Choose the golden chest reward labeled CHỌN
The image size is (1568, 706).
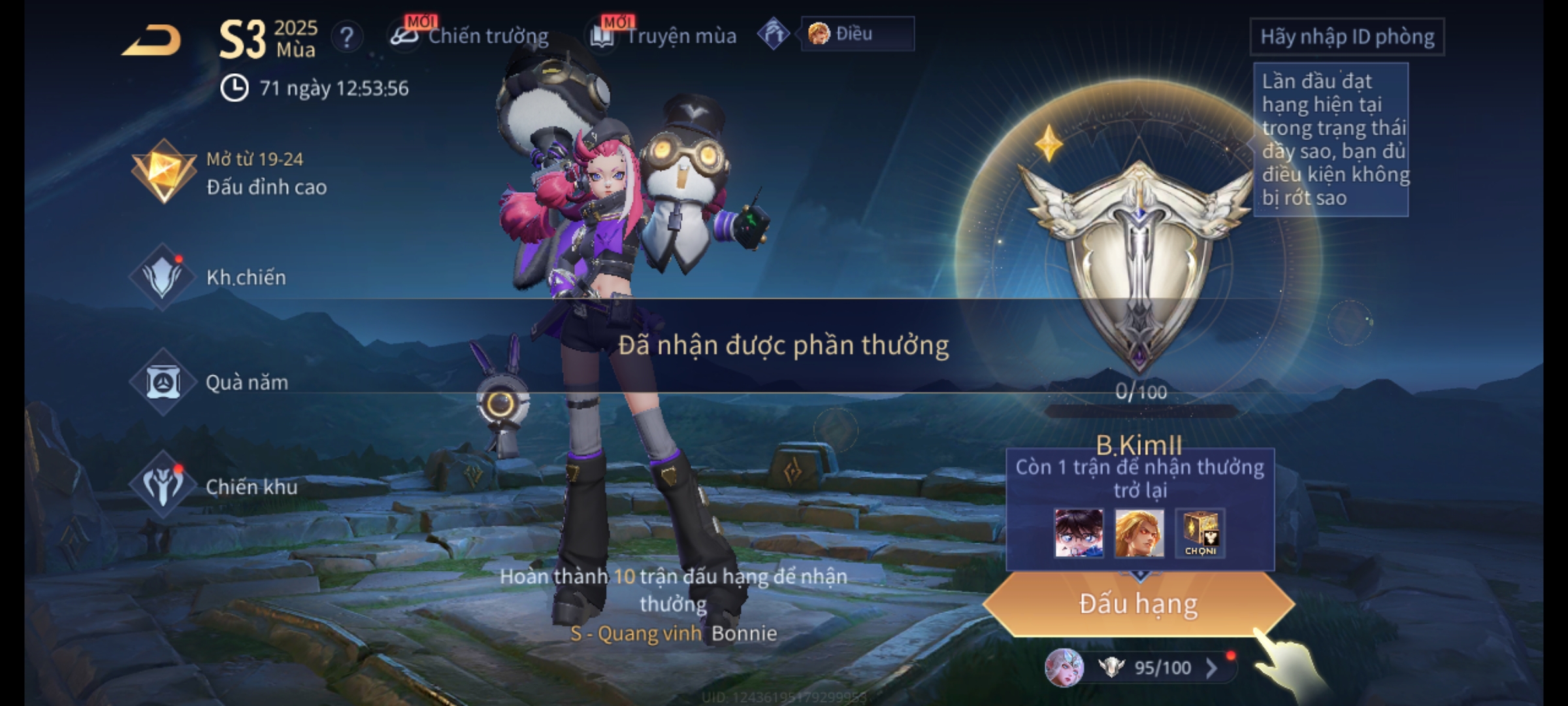pyautogui.click(x=1200, y=533)
